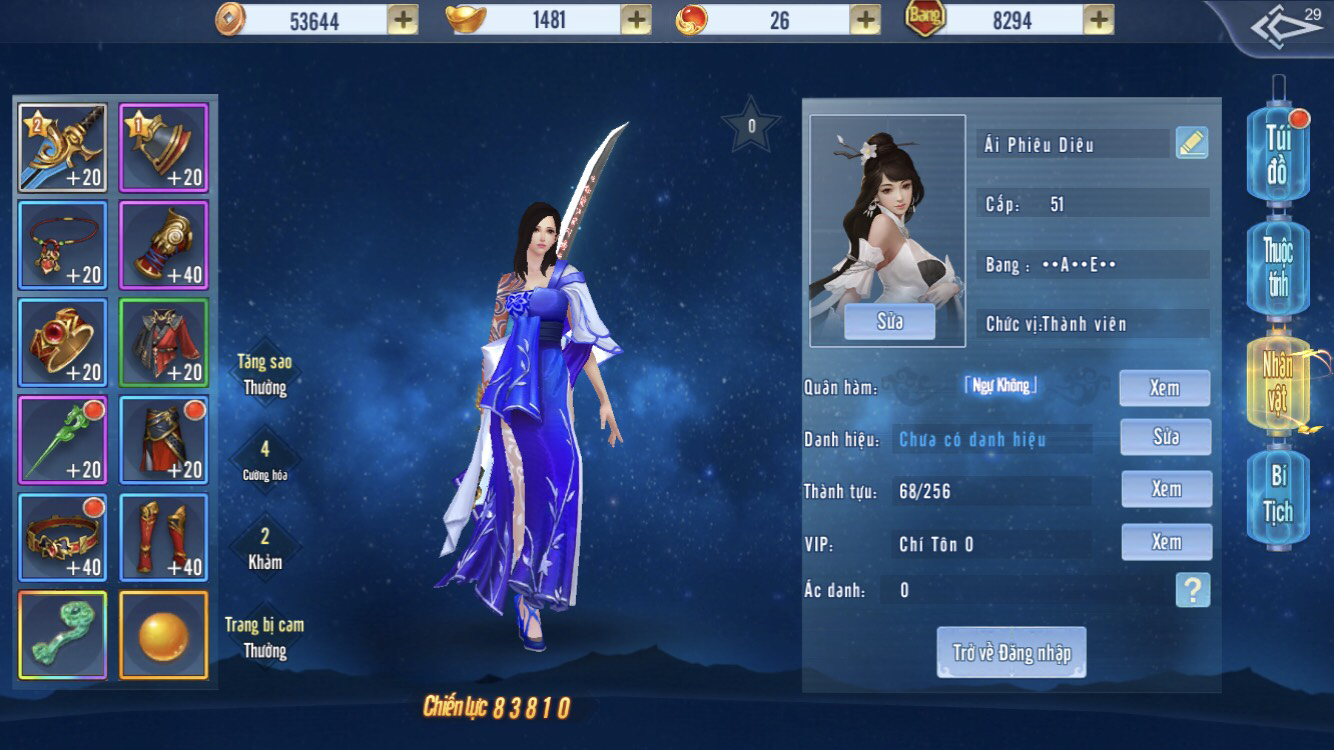Open the Bí Tịch sidebar tab

tap(1277, 496)
